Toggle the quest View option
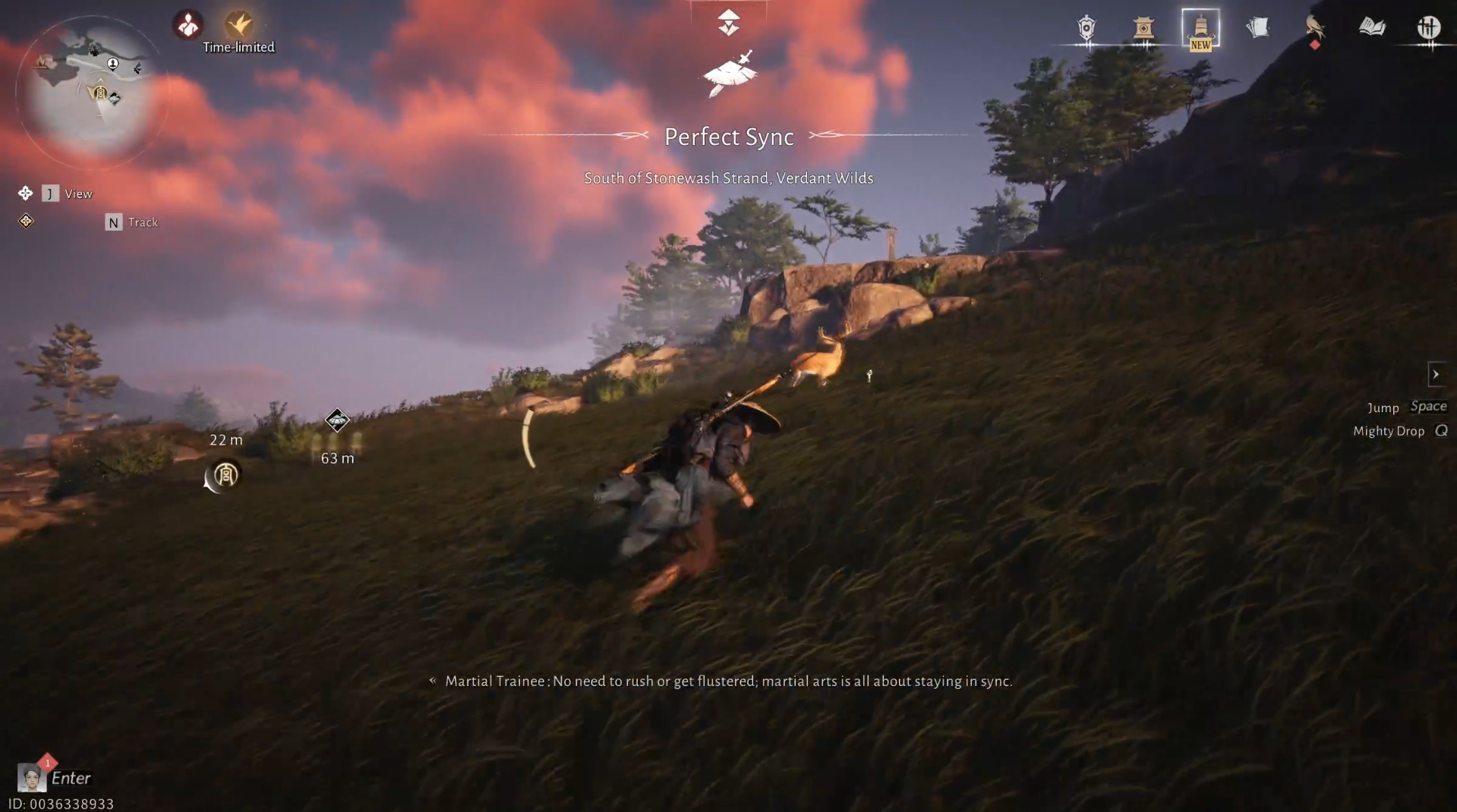 [67, 194]
